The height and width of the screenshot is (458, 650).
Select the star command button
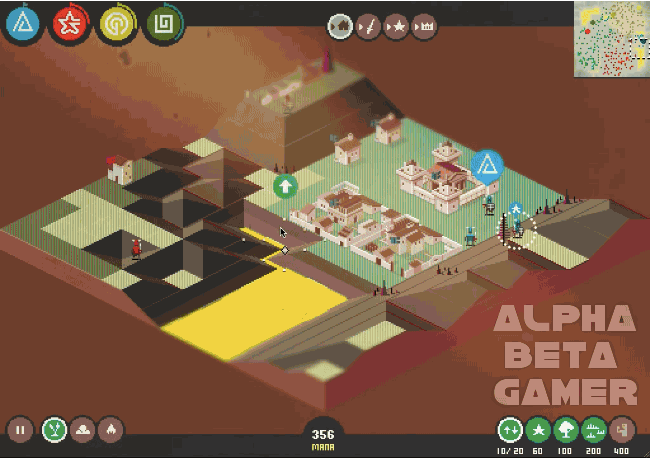[x=396, y=24]
